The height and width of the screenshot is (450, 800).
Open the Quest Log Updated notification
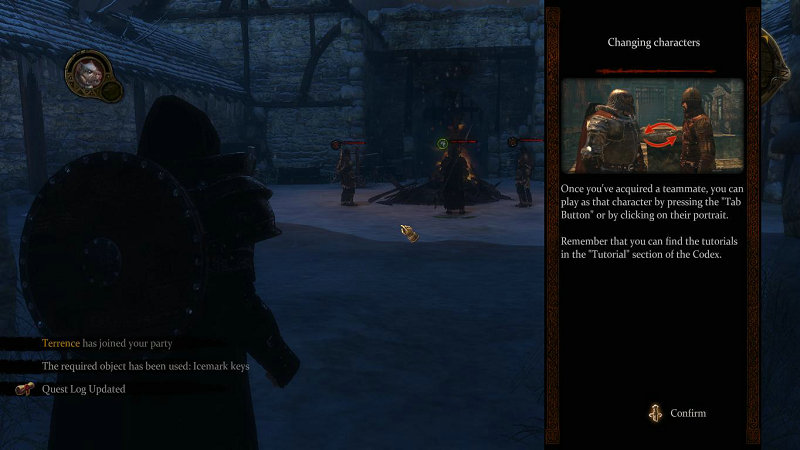[83, 389]
